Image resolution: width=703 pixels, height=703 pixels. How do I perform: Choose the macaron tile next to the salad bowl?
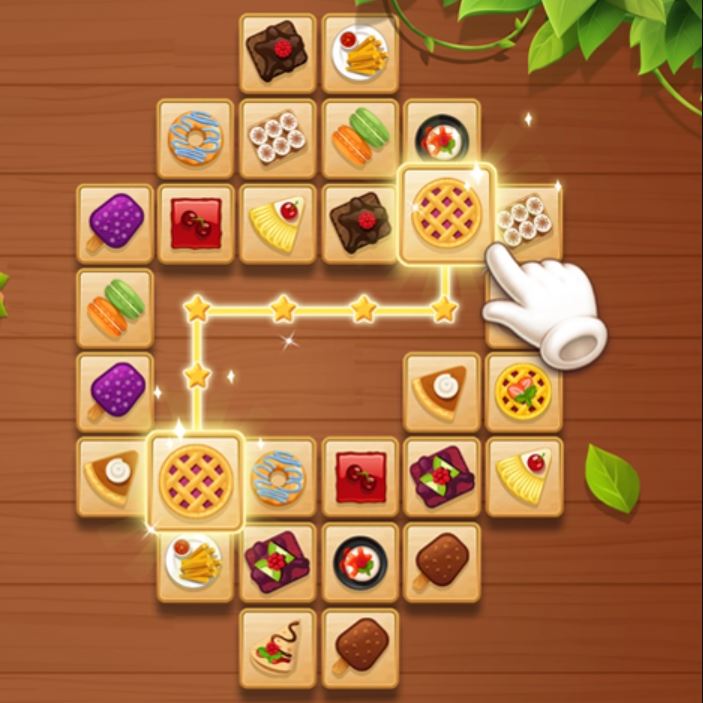[x=360, y=136]
